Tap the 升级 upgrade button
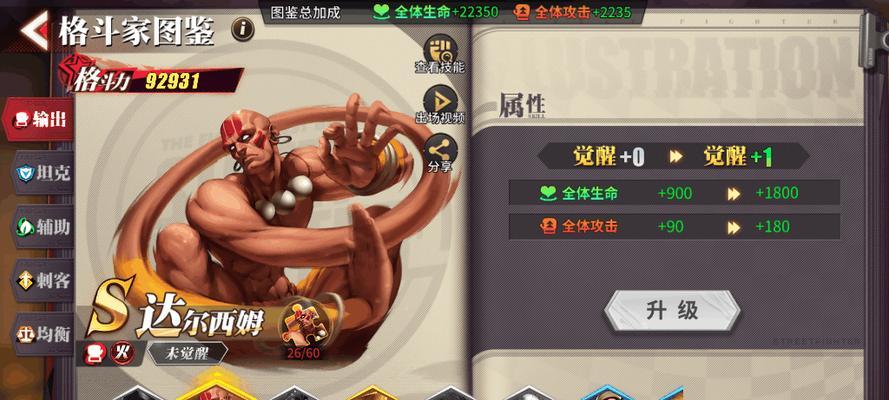This screenshot has height=400, width=889. point(672,311)
